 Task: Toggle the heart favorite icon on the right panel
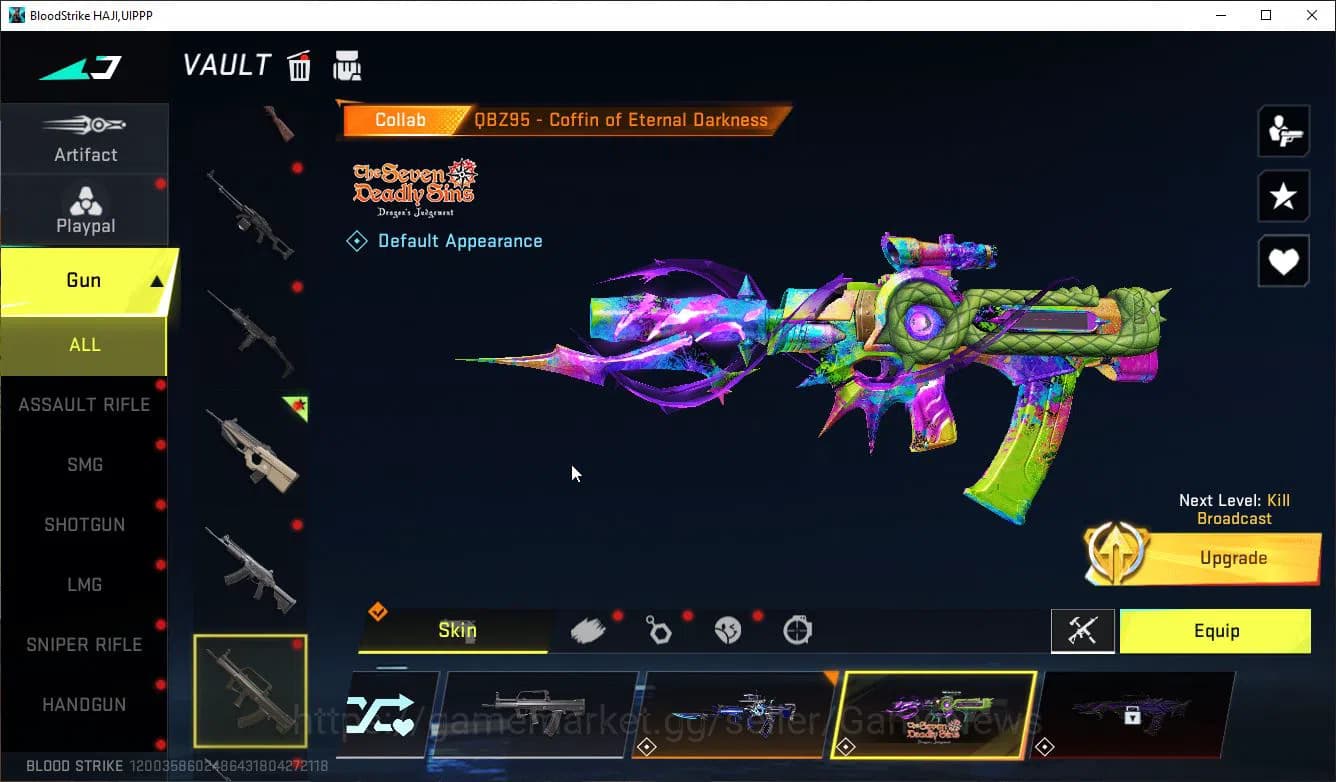click(1283, 261)
